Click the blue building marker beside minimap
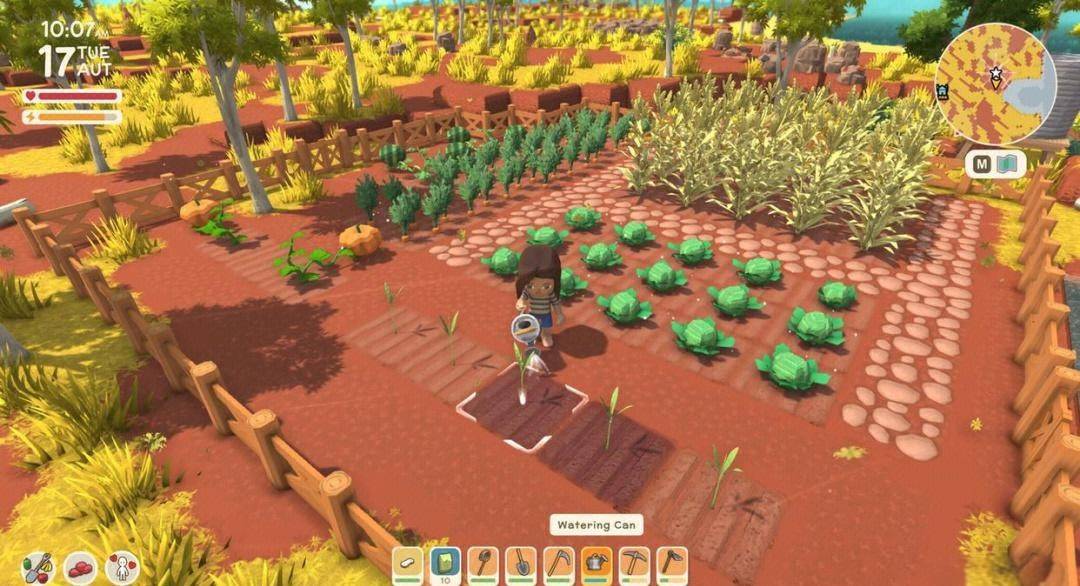 pos(942,91)
